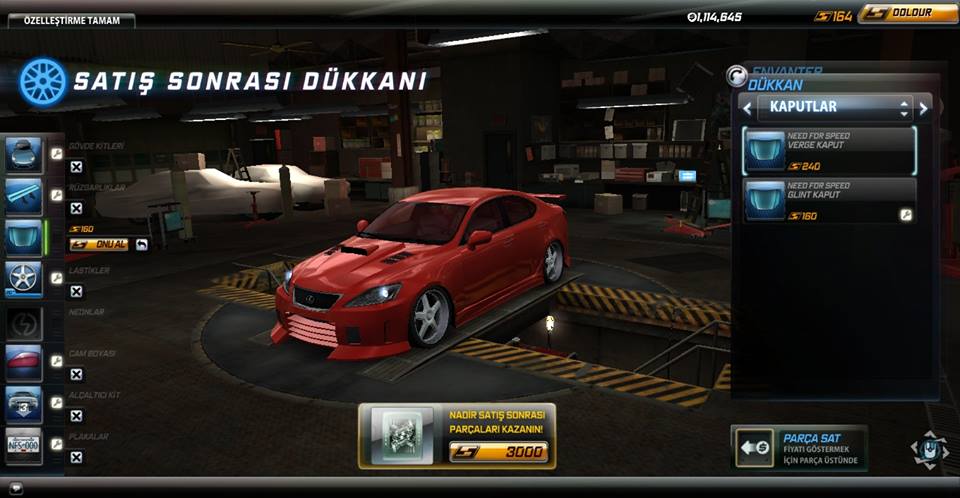Click the Özelleştirme Tamam button
Viewport: 960px width, 498px height.
coord(67,20)
